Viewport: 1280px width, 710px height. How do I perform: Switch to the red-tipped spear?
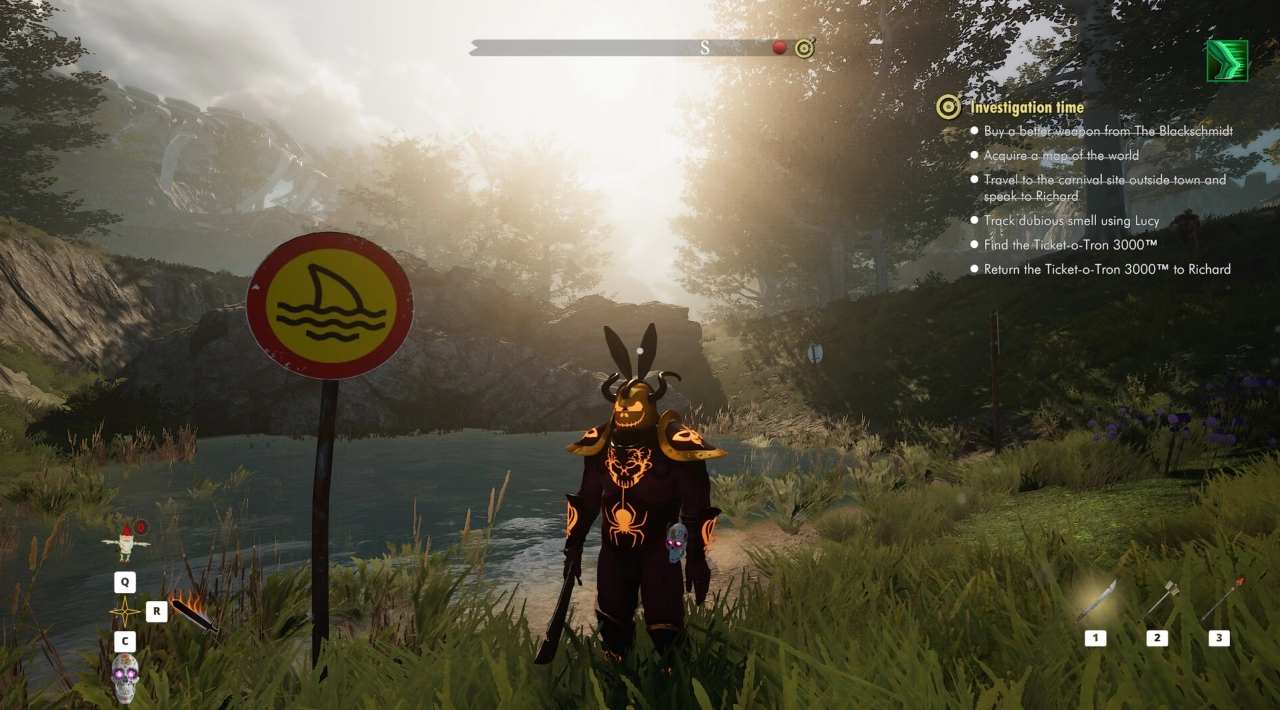point(1221,599)
